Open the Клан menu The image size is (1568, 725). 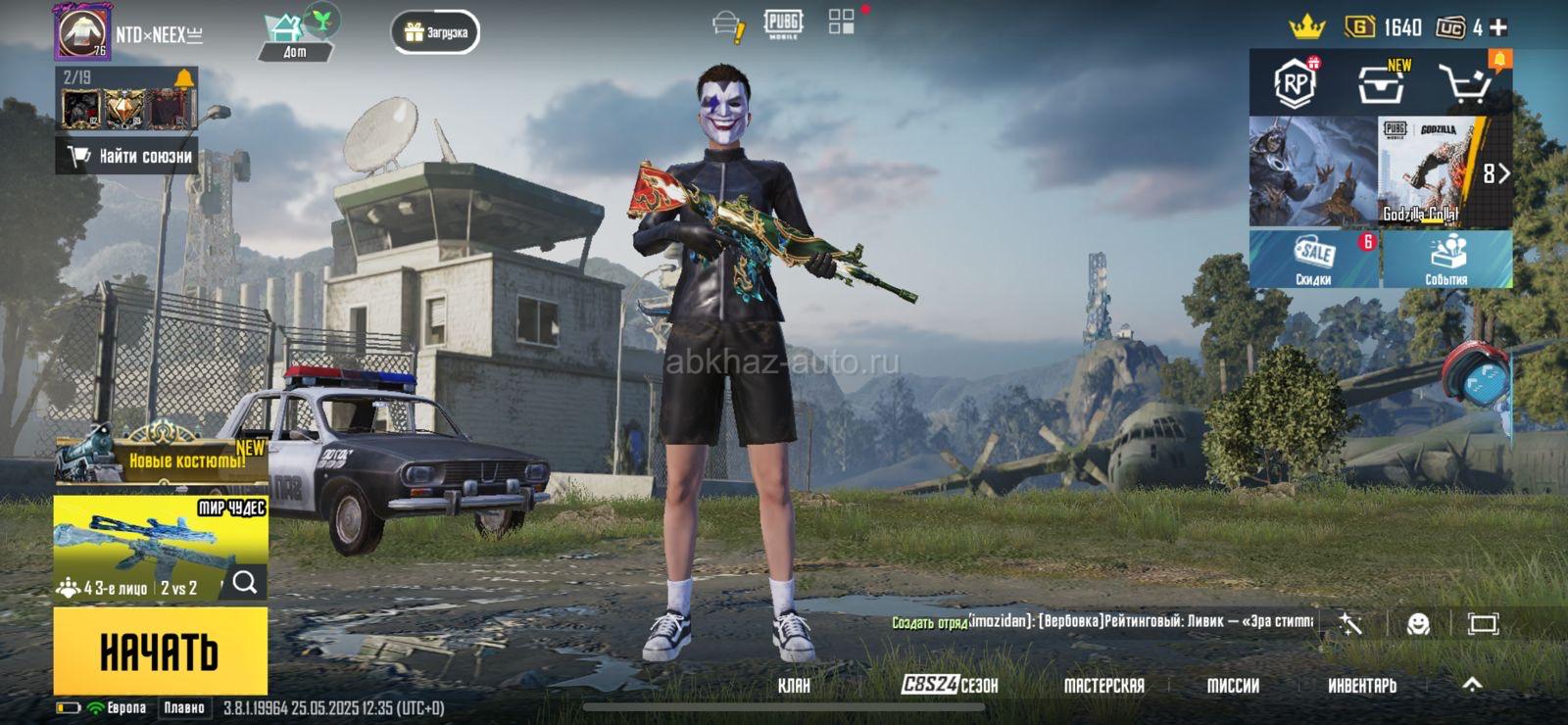coord(794,685)
